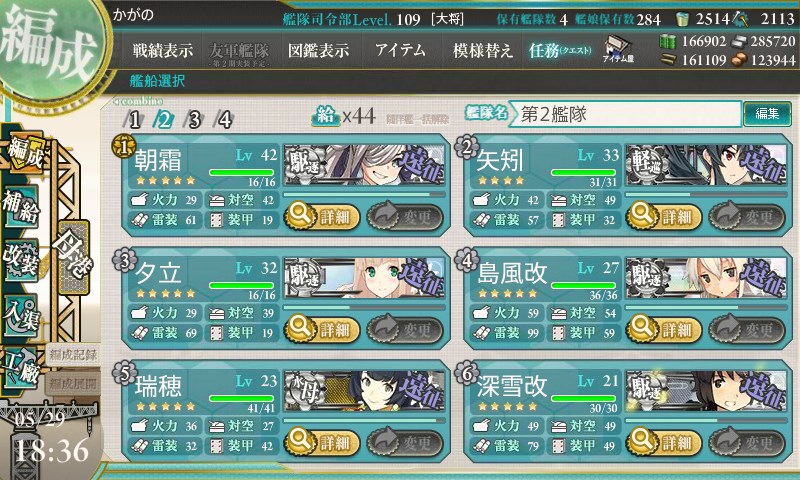The height and width of the screenshot is (480, 800).
Task: Switch to fleet tab 1
Action: point(135,120)
